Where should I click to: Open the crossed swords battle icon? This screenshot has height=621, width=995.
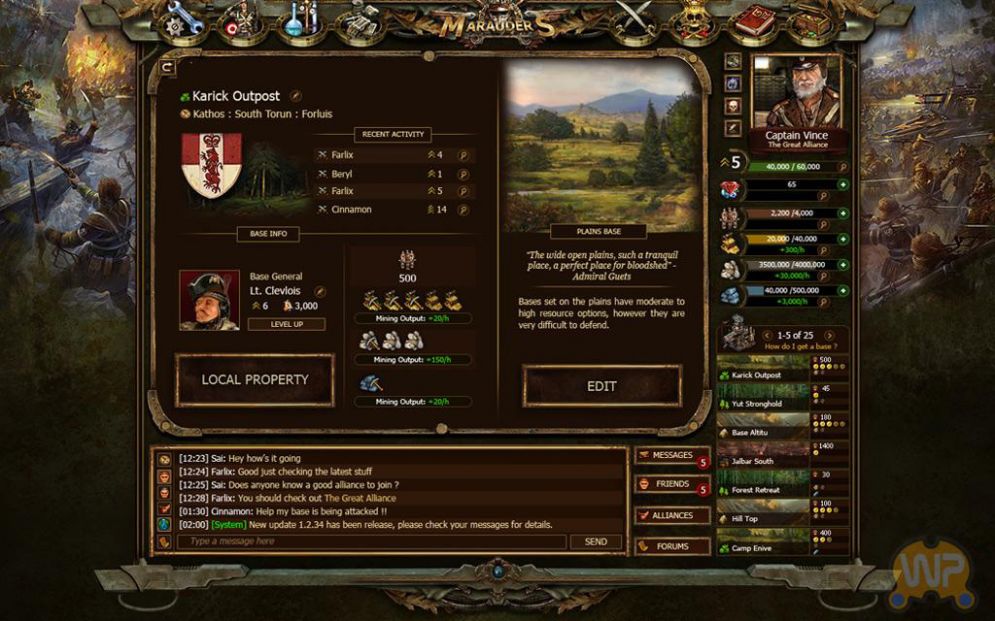(632, 20)
